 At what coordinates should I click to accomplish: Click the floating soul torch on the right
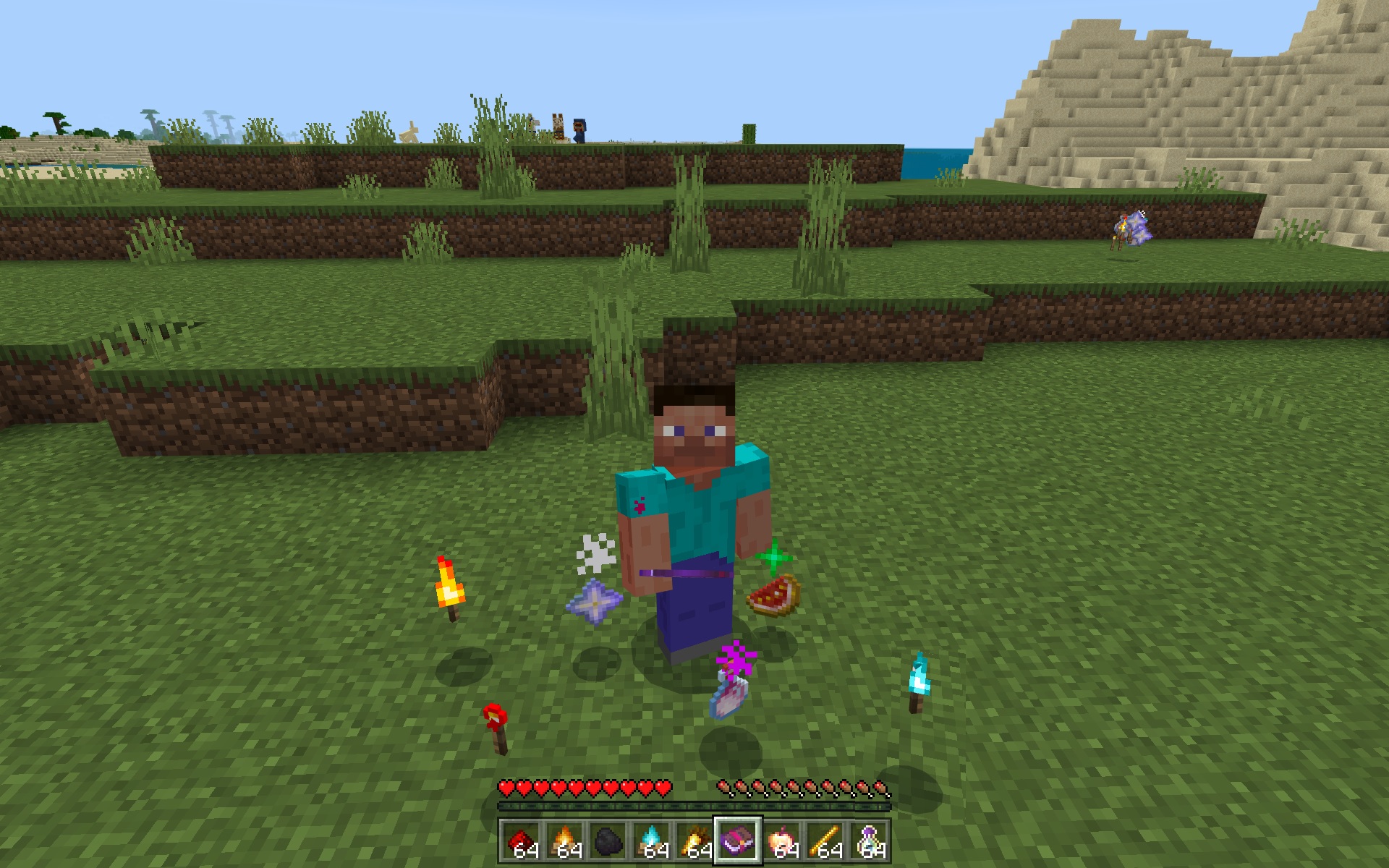click(919, 676)
